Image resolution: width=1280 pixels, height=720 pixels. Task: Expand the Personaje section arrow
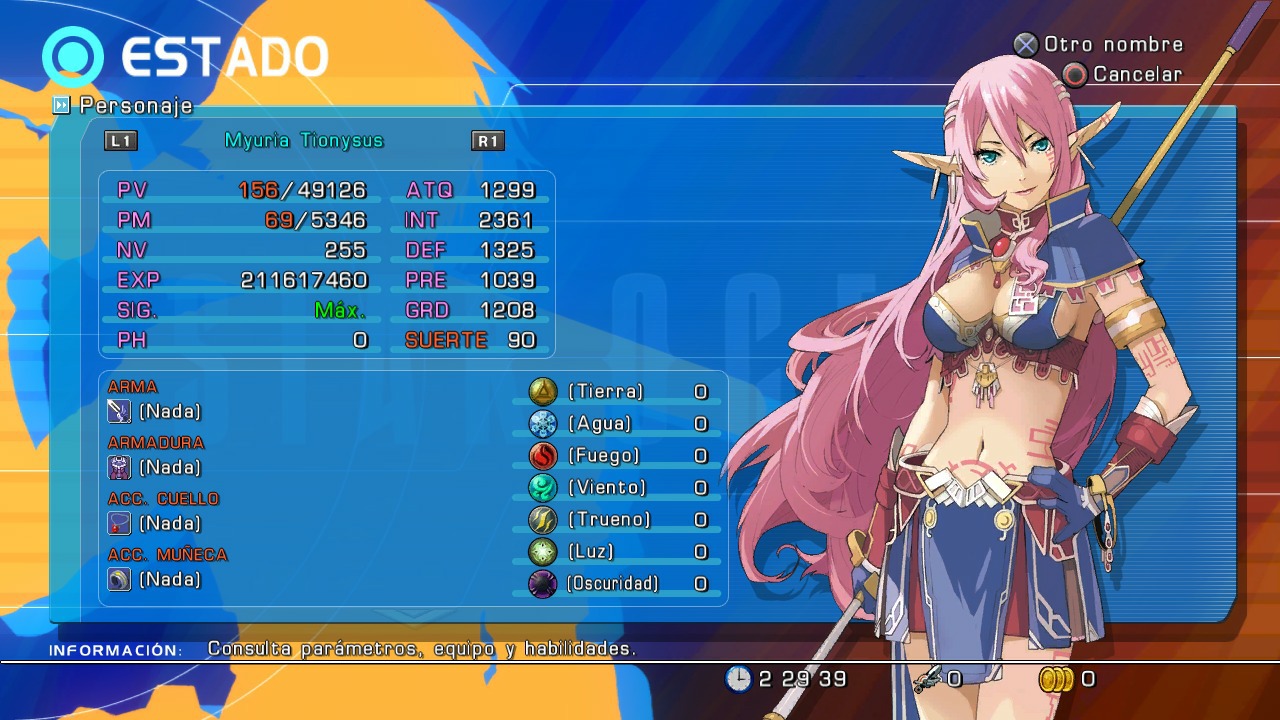coord(63,104)
